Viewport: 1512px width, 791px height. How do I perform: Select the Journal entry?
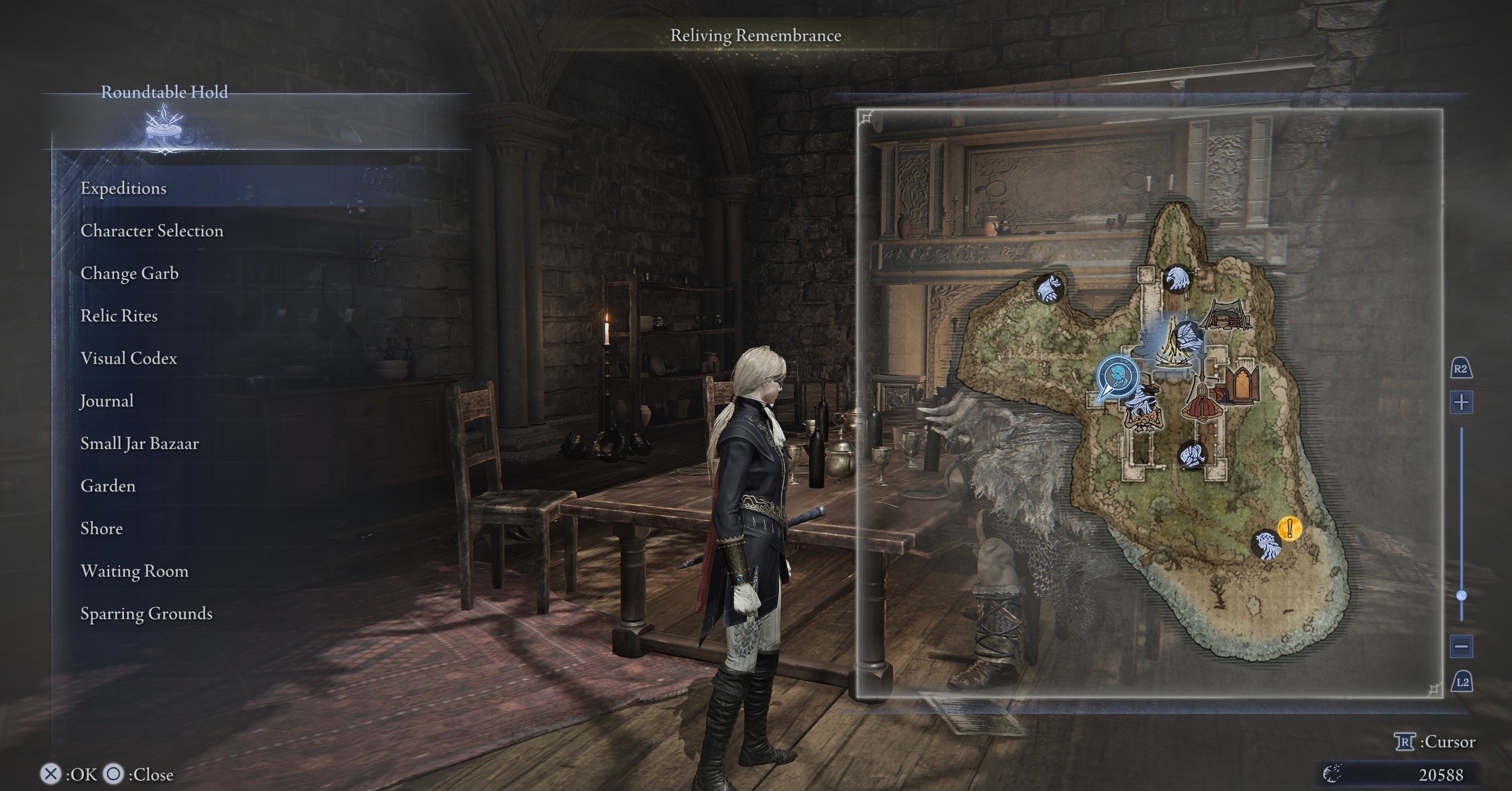coord(107,401)
